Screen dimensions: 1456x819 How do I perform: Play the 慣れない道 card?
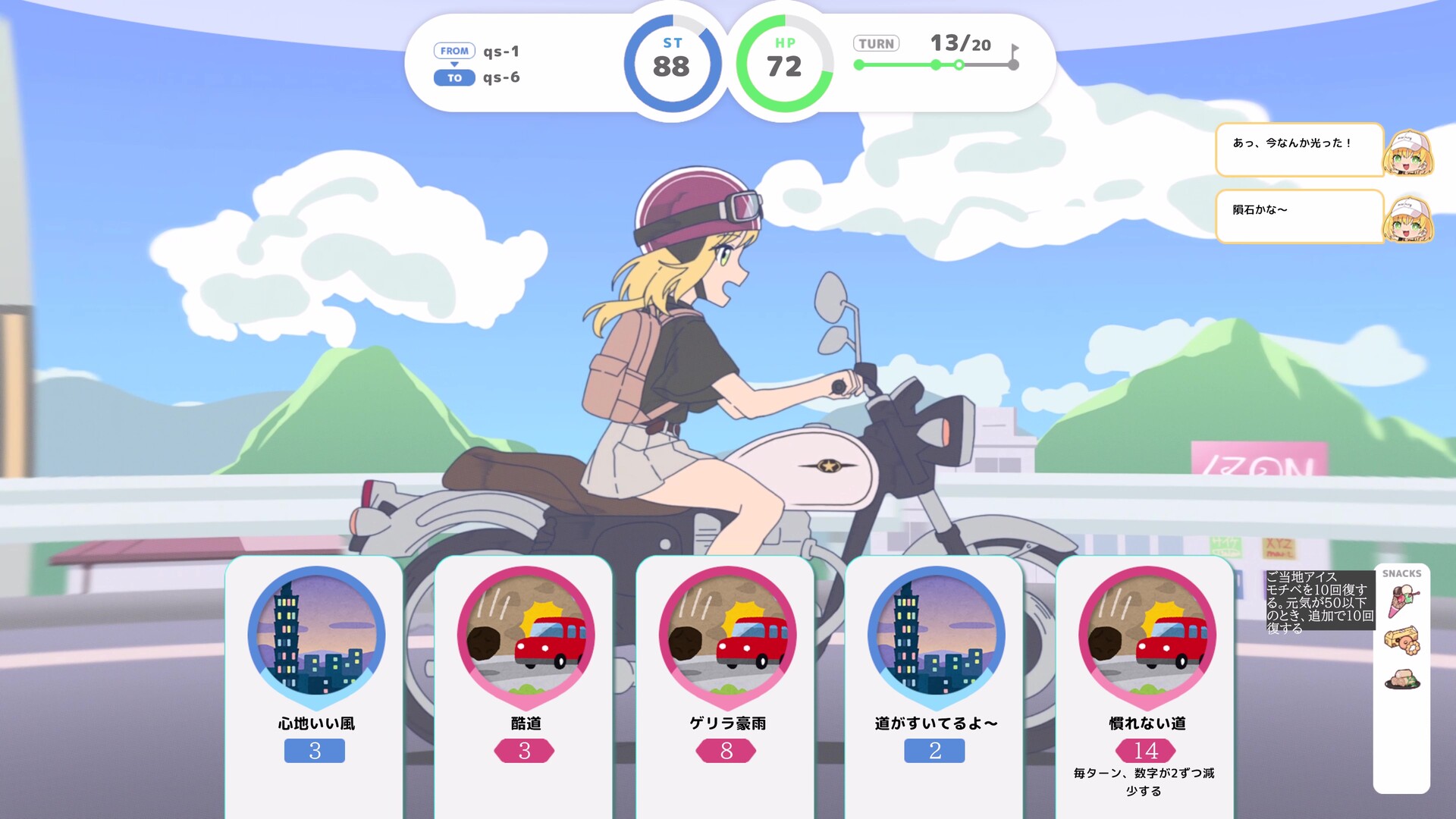coord(1146,682)
